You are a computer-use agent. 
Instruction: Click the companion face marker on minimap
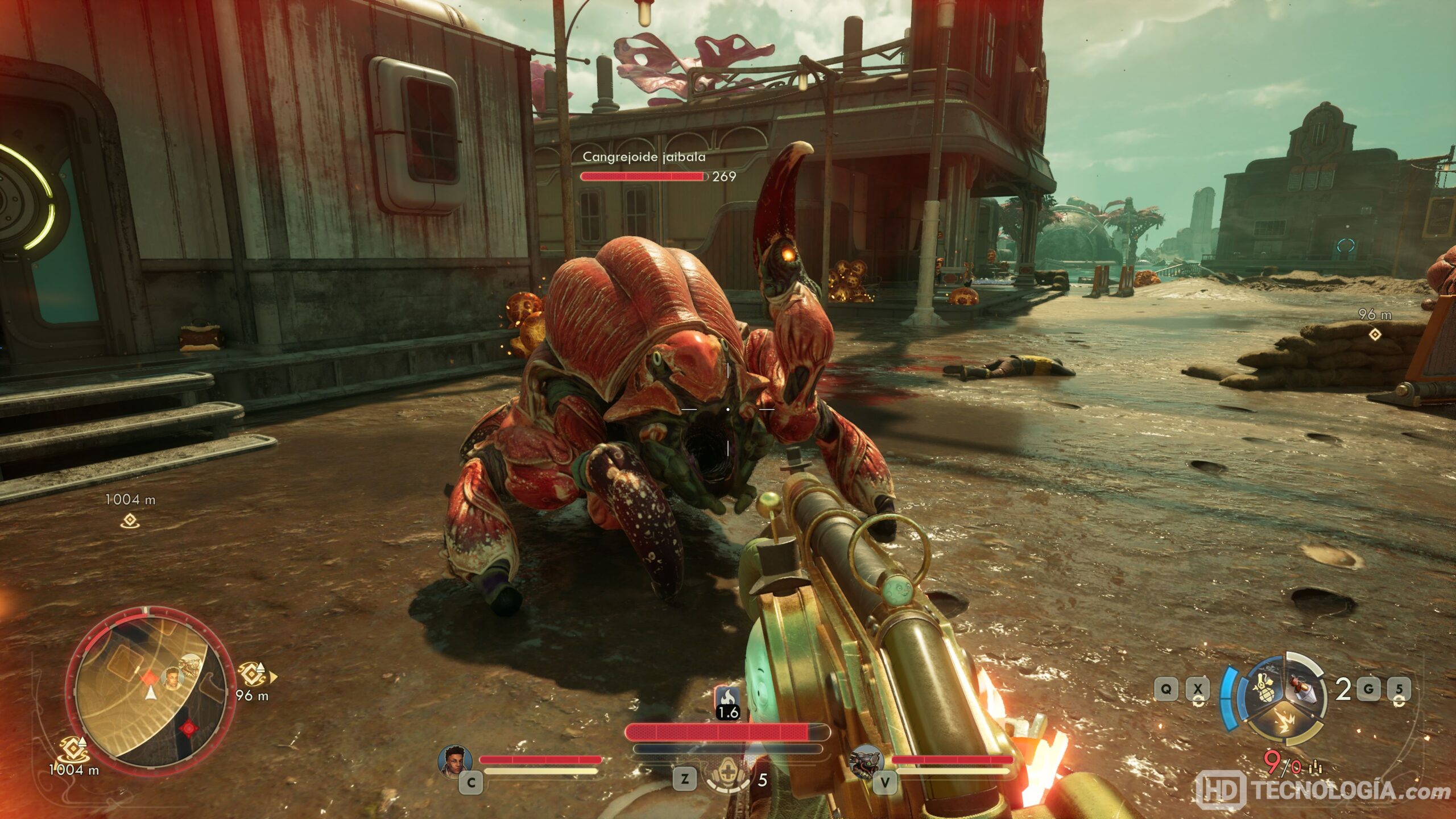click(x=172, y=677)
